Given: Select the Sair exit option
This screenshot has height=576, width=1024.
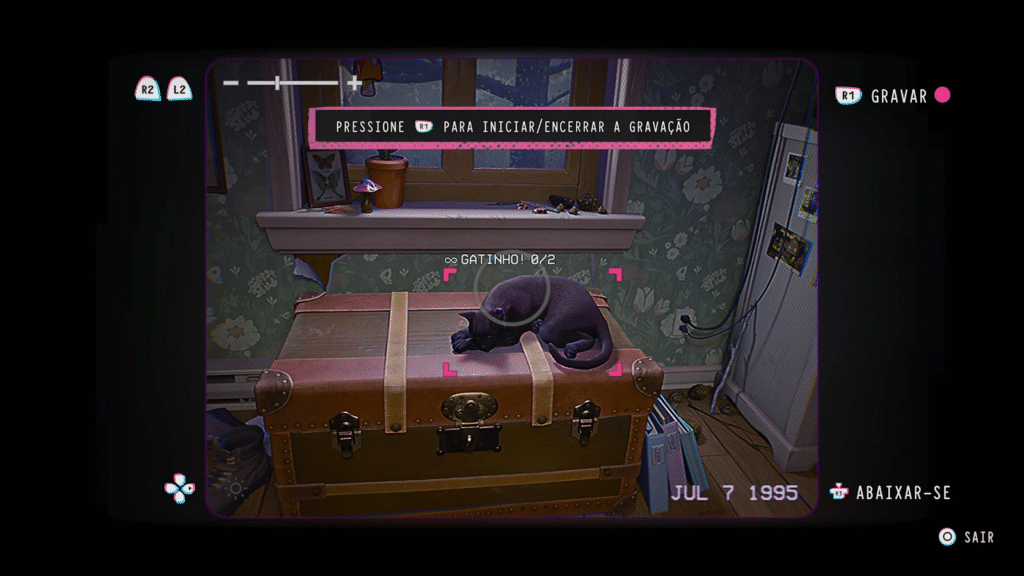Looking at the screenshot, I should pyautogui.click(x=978, y=537).
